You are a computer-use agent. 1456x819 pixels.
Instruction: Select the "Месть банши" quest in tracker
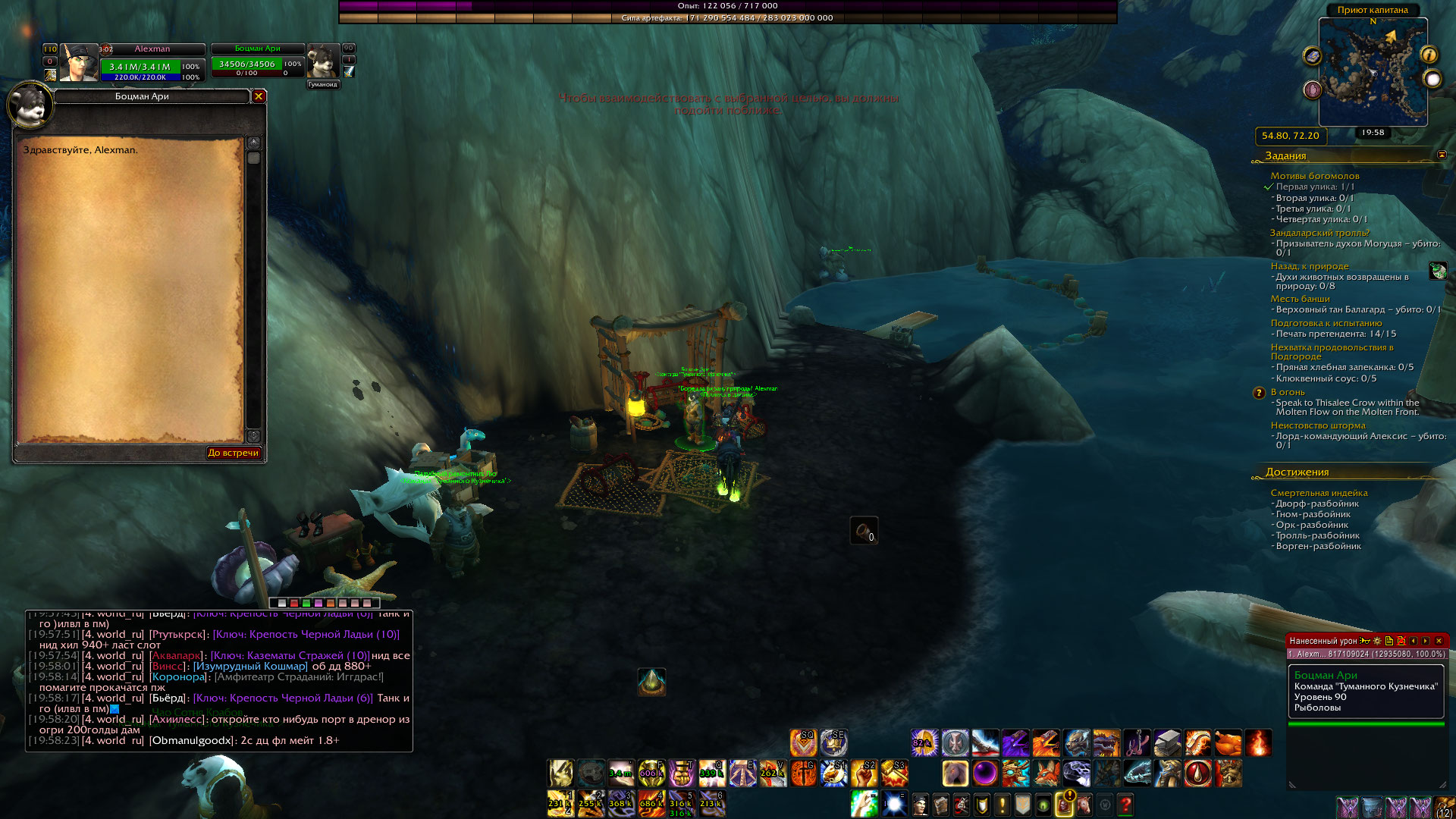(1300, 299)
